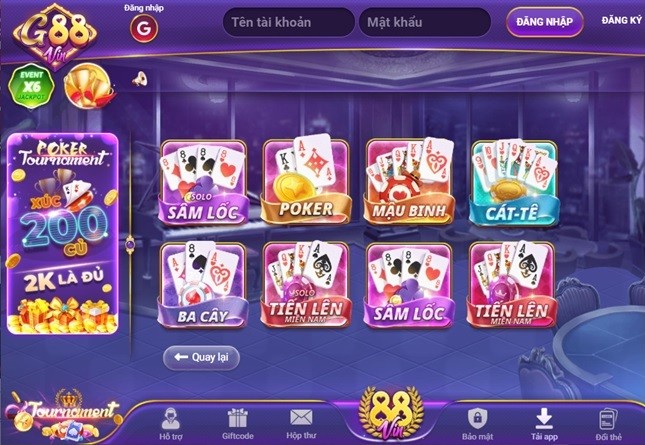Sign in with the red G icon
This screenshot has height=445, width=645.
pos(146,28)
